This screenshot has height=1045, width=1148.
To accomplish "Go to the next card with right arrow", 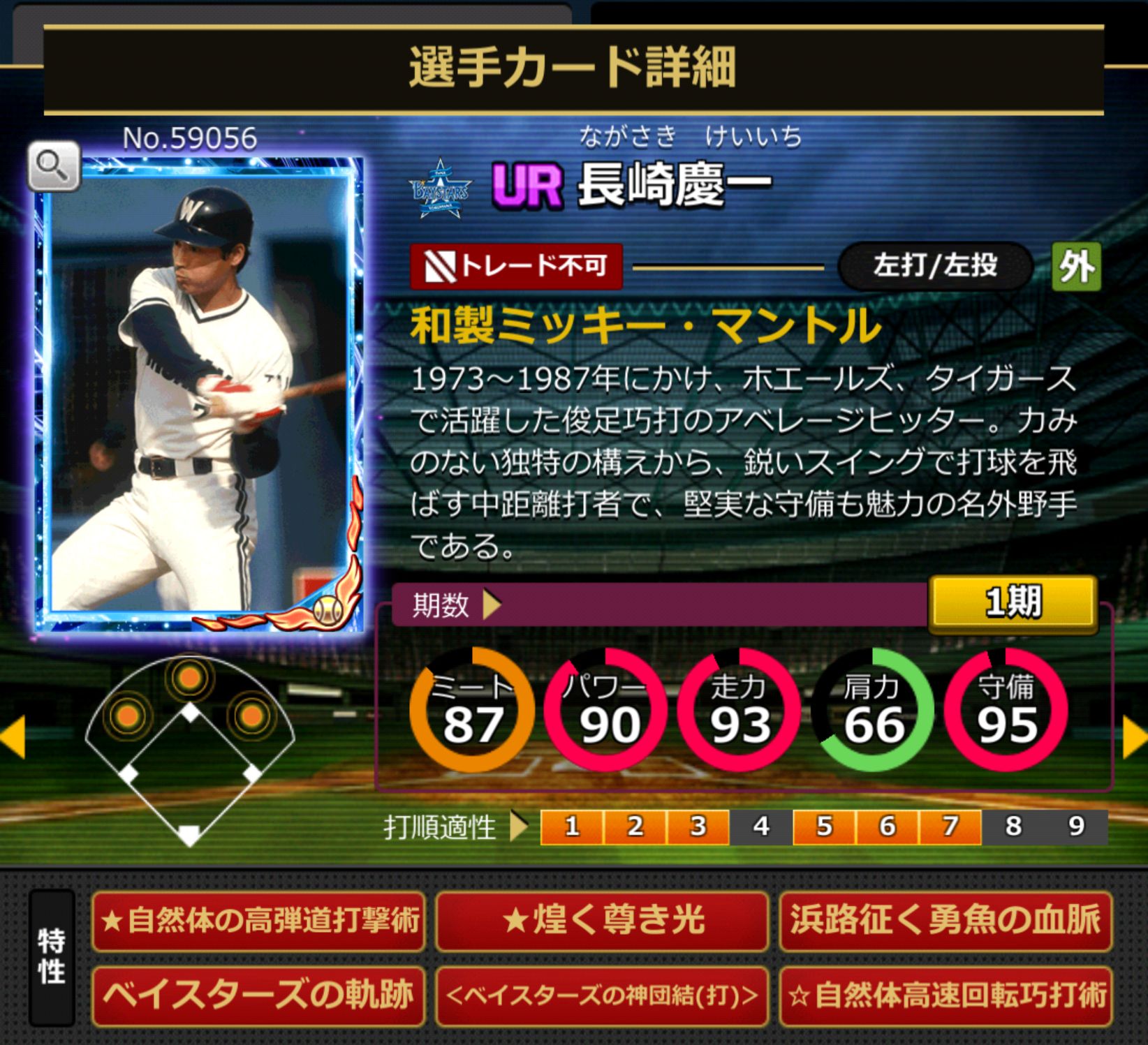I will pyautogui.click(x=1135, y=738).
